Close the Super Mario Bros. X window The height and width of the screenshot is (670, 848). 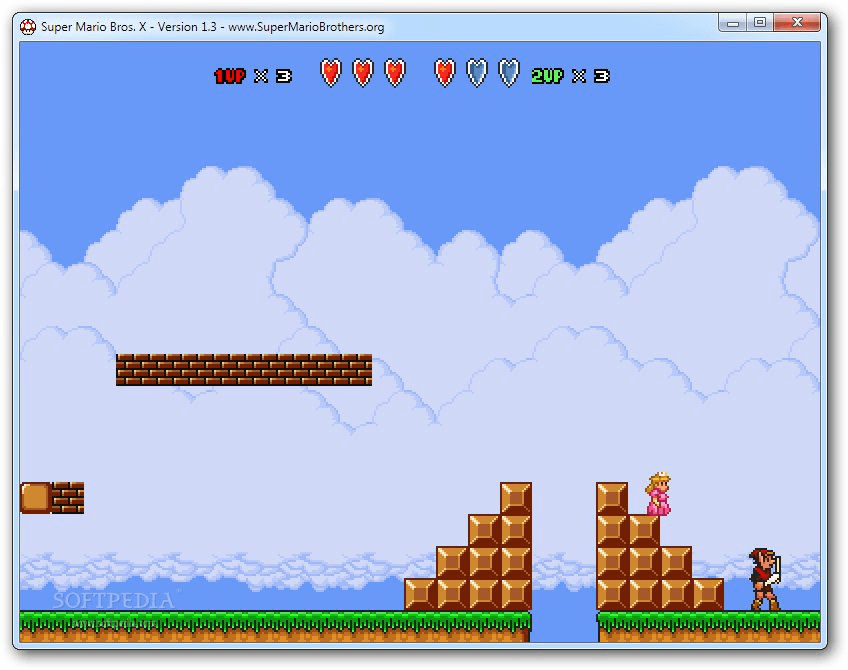(x=797, y=22)
